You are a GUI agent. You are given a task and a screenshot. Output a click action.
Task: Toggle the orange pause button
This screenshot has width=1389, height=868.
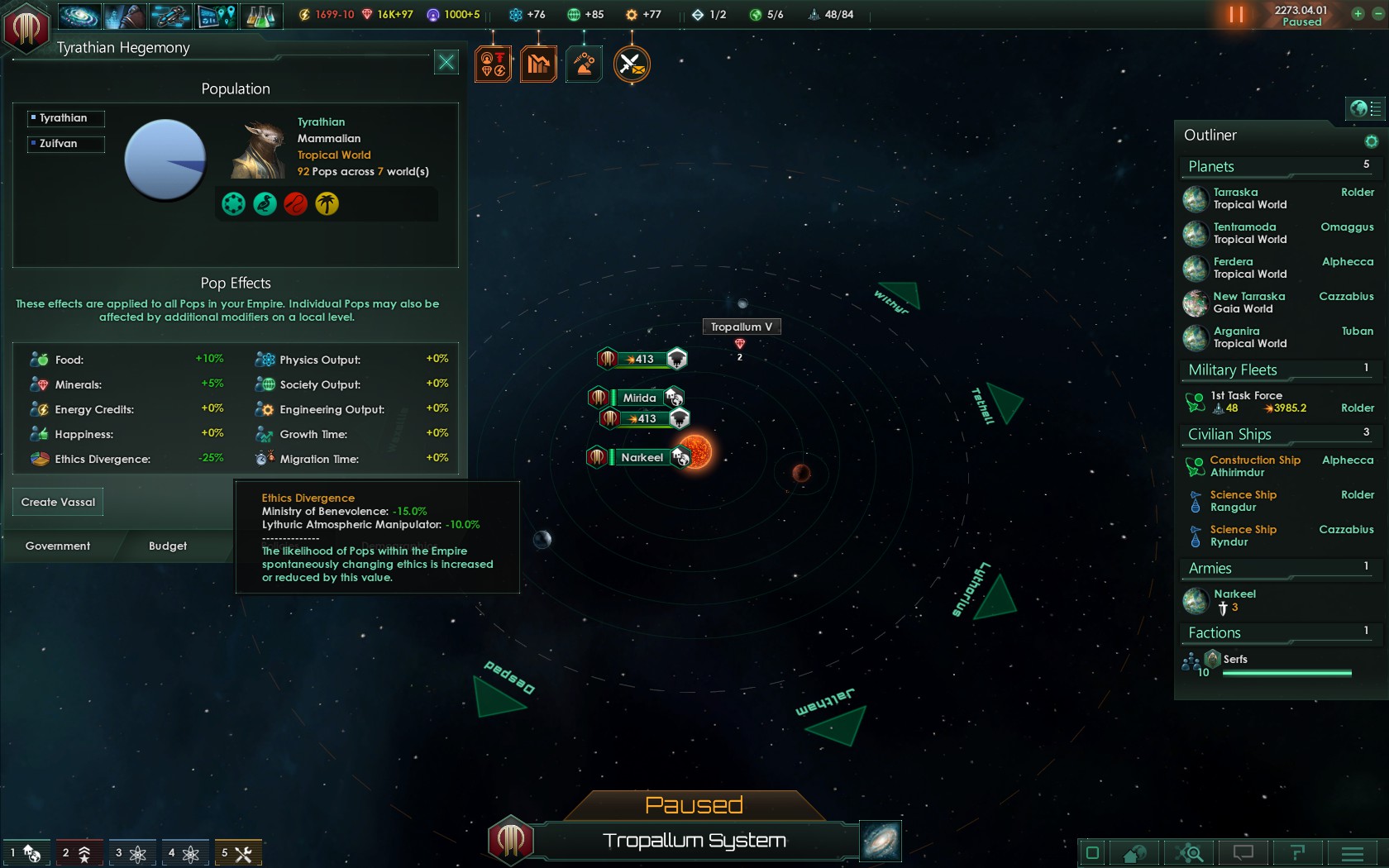point(1236,15)
